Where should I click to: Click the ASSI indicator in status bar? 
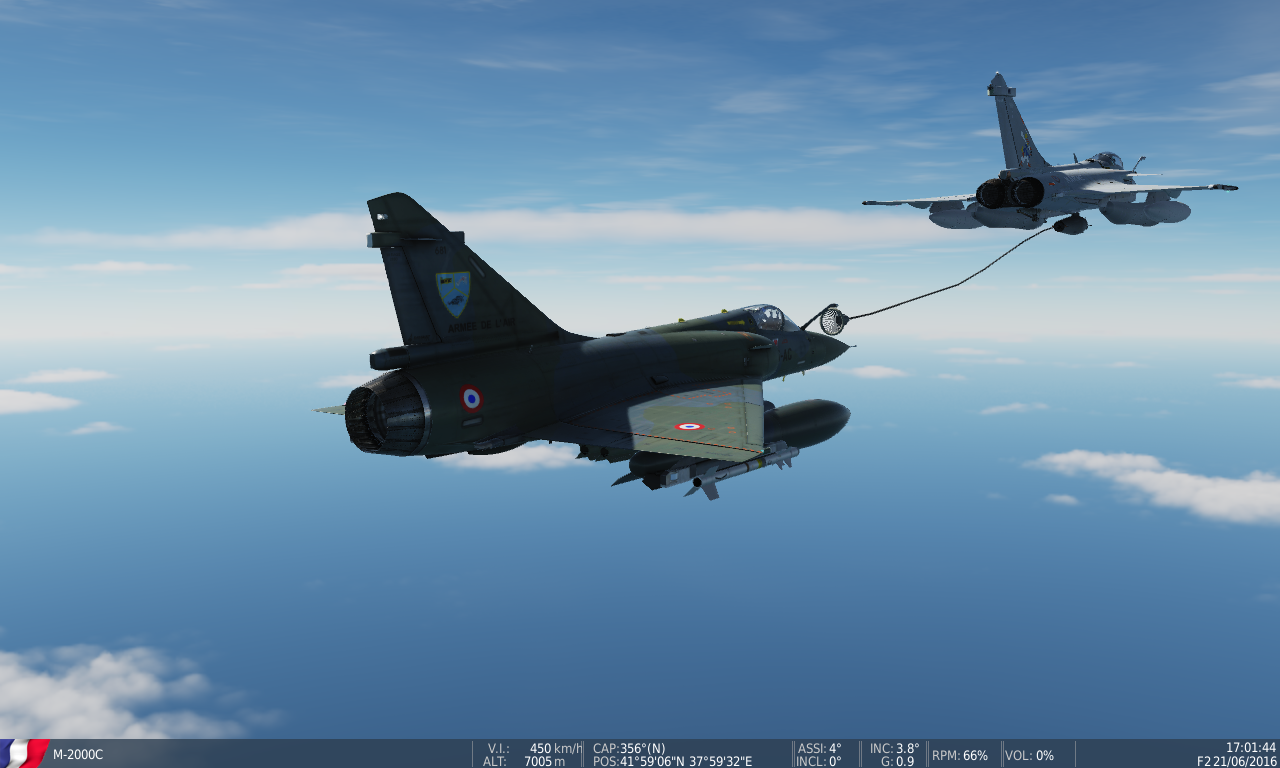click(820, 747)
